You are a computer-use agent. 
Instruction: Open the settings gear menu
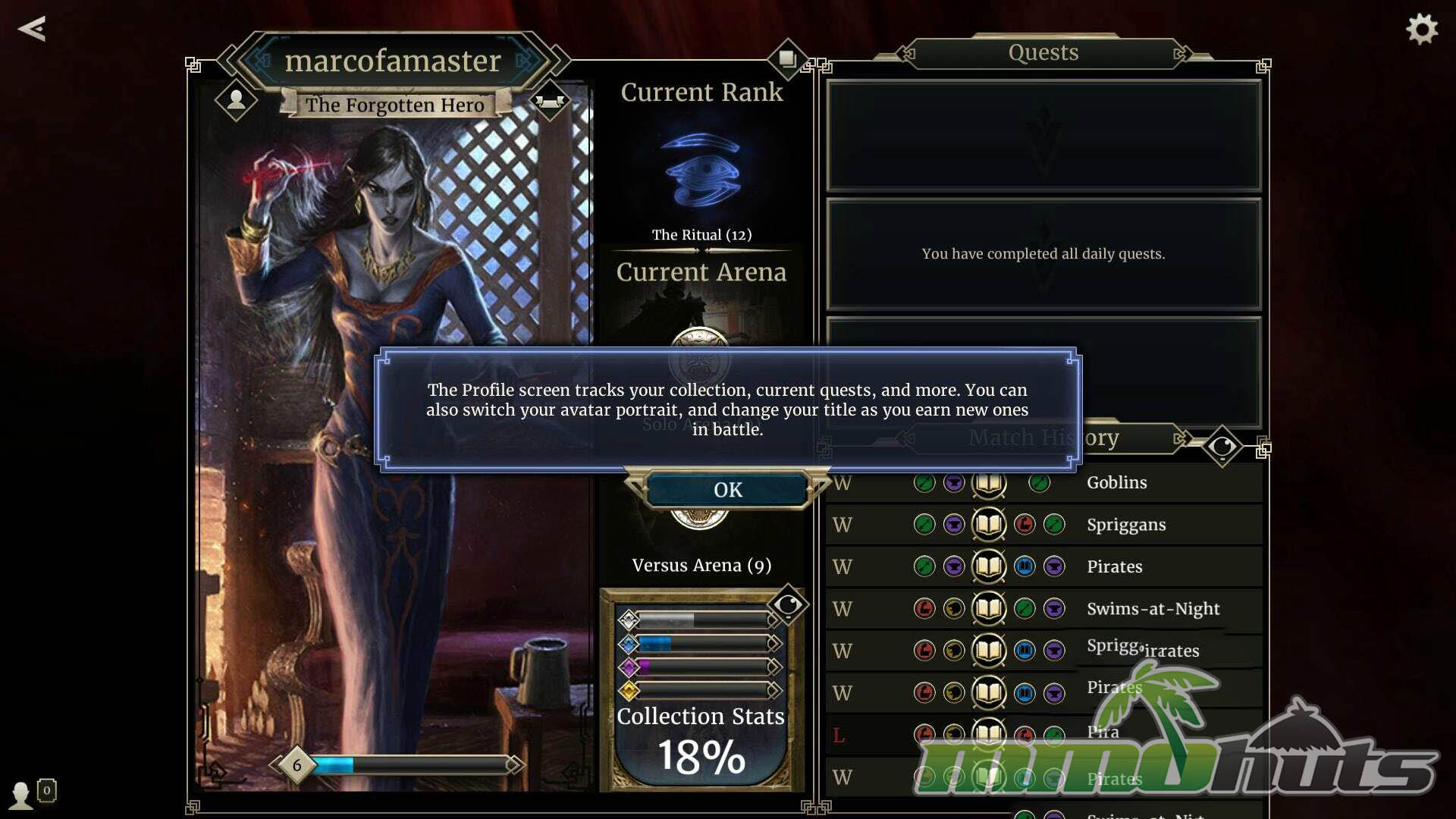[x=1422, y=30]
